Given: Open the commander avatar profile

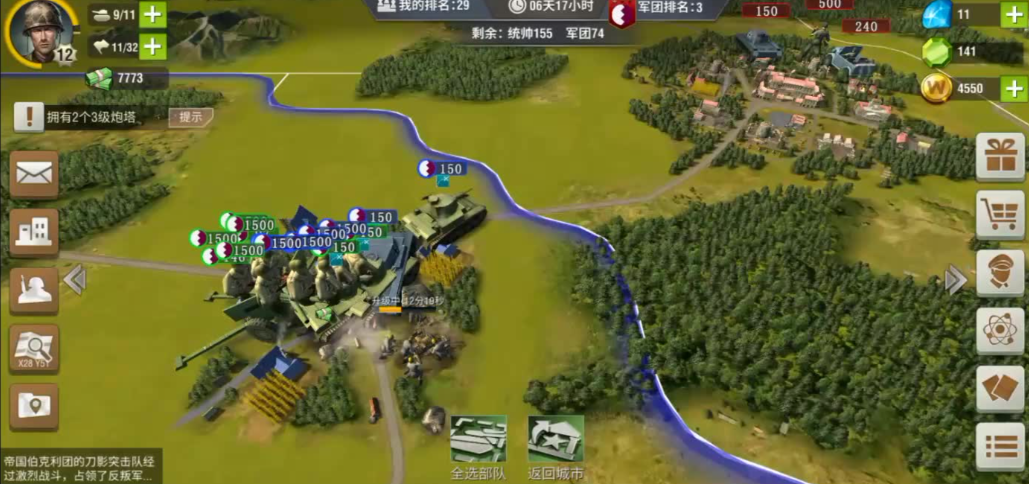Looking at the screenshot, I should coord(42,32).
